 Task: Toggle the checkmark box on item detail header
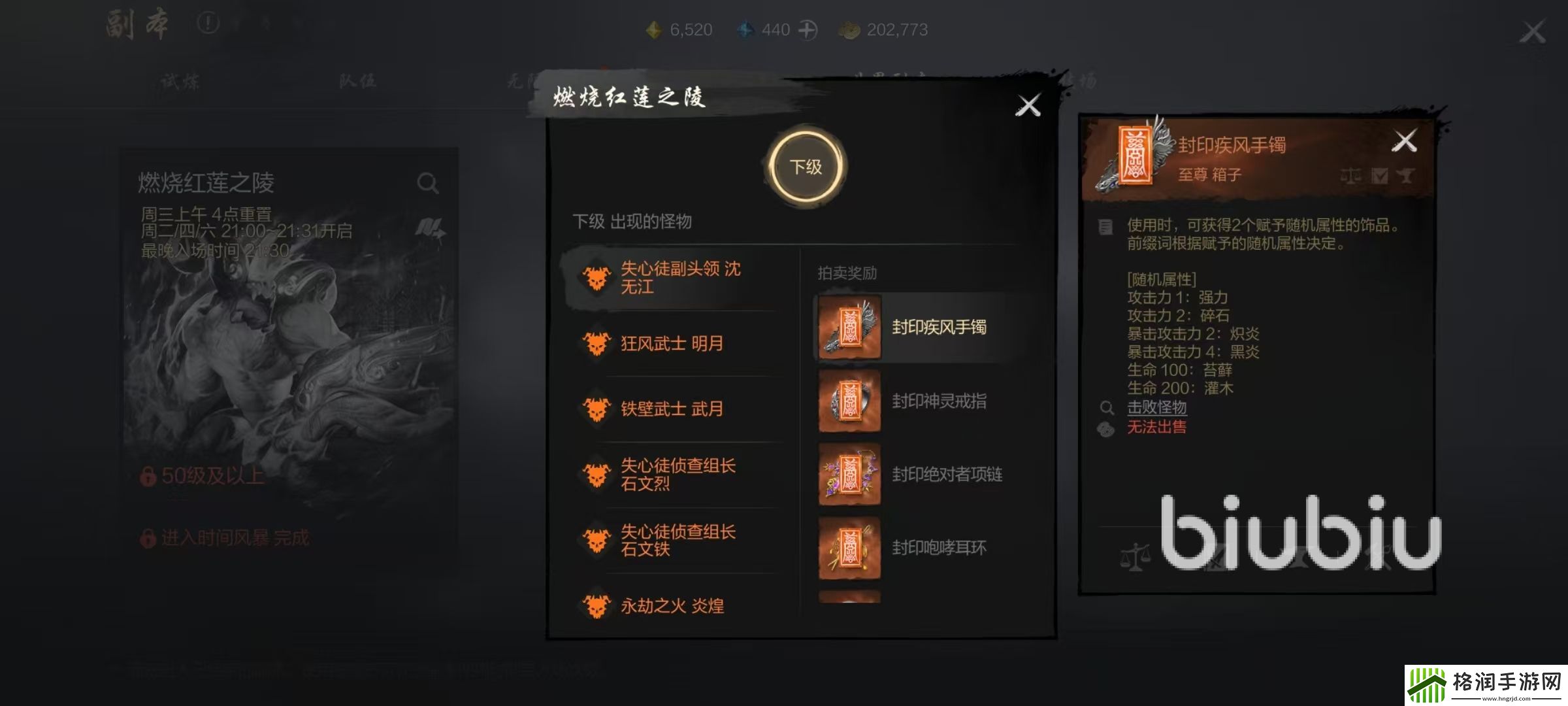(x=1379, y=175)
